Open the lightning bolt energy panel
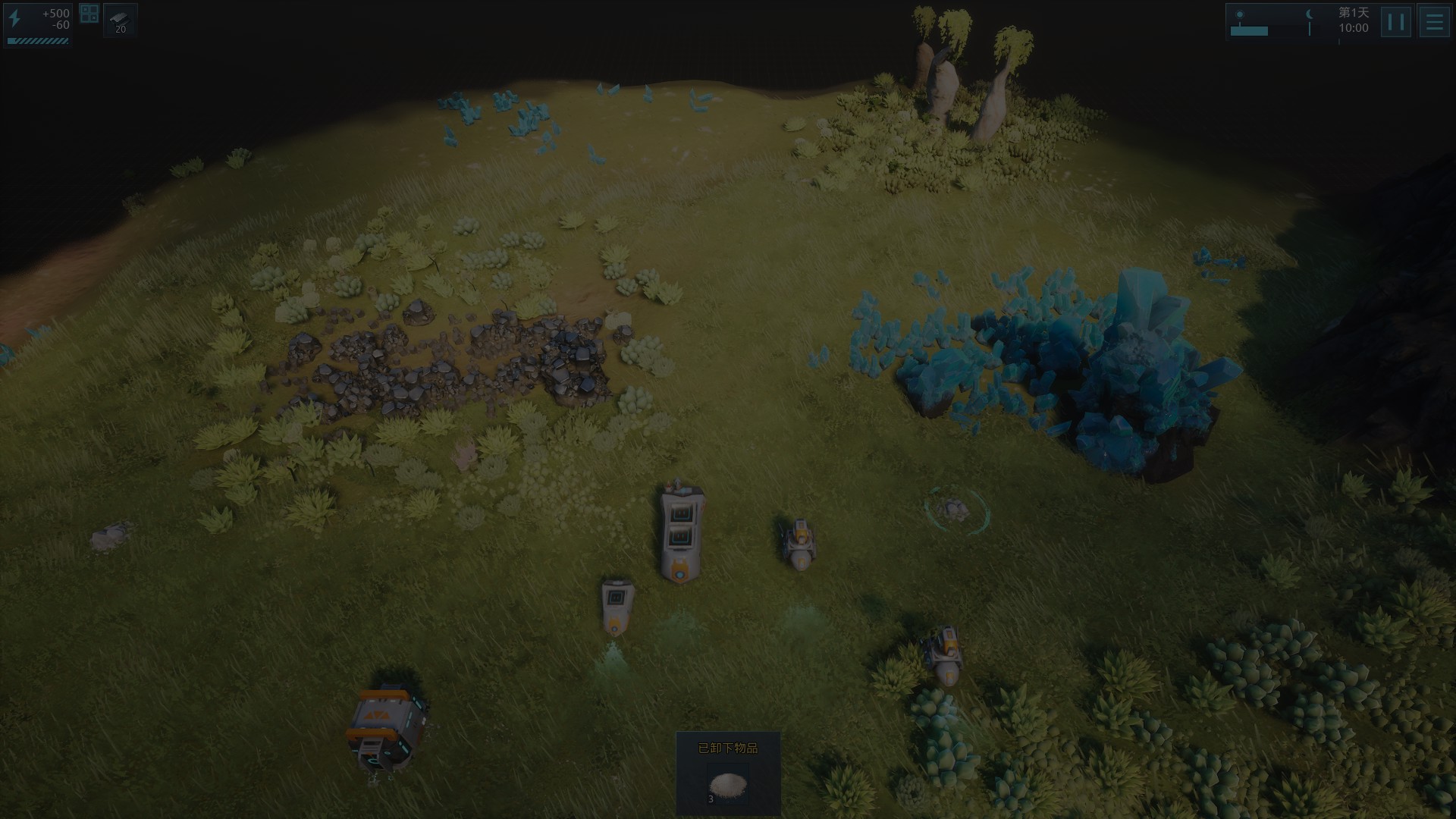Viewport: 1456px width, 819px height. pyautogui.click(x=15, y=19)
